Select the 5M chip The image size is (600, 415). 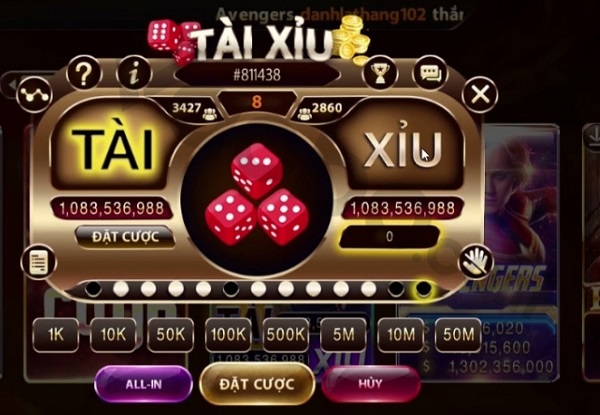click(345, 335)
